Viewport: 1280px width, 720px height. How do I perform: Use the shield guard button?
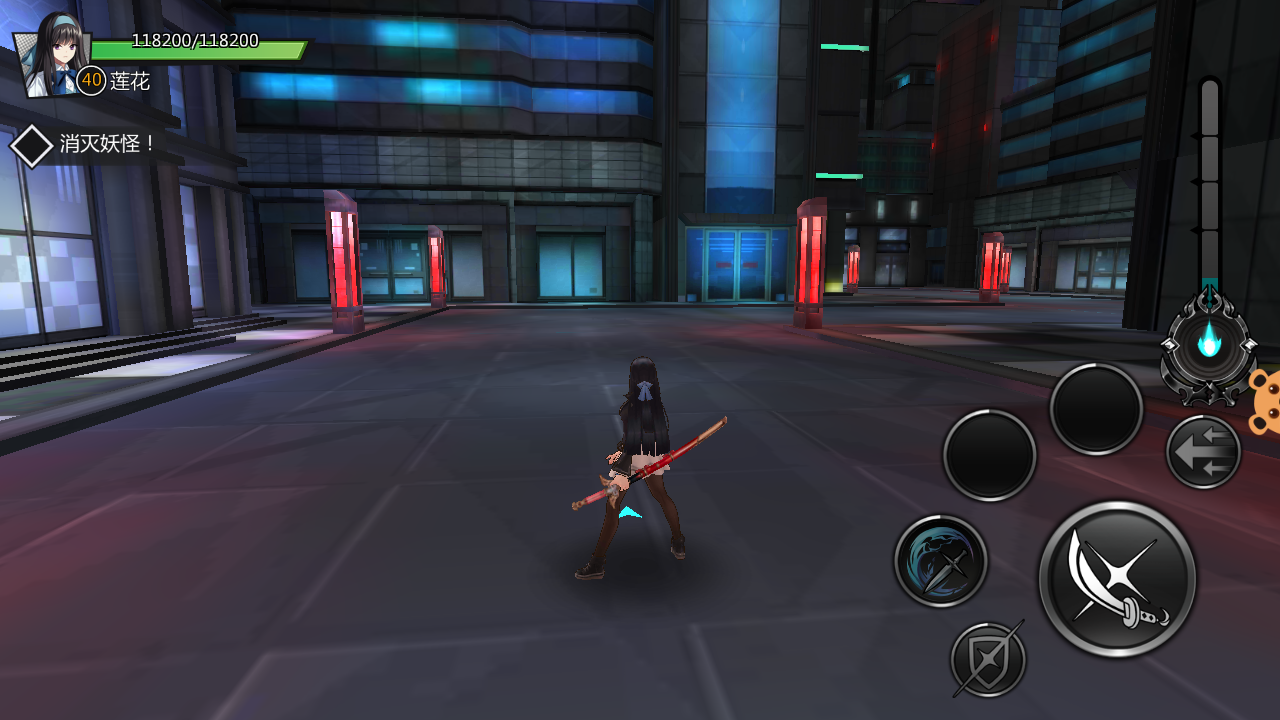click(988, 660)
